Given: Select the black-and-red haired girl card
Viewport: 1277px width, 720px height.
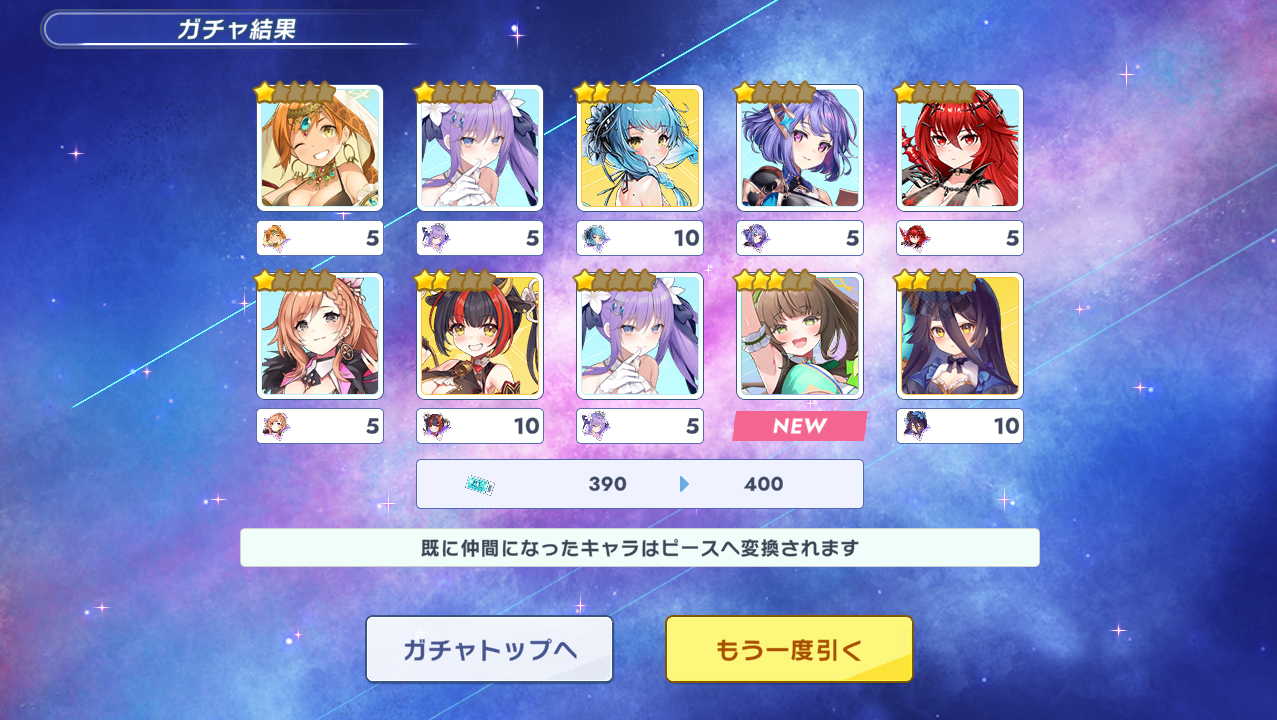Looking at the screenshot, I should (x=480, y=336).
